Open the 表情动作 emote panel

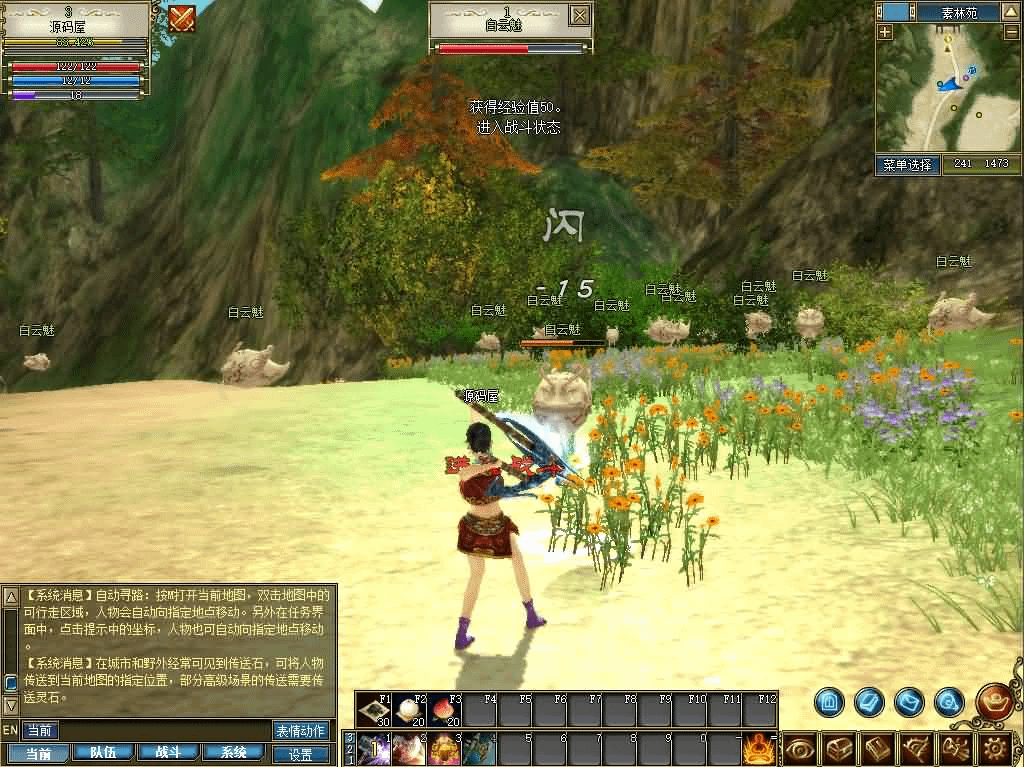pos(300,731)
